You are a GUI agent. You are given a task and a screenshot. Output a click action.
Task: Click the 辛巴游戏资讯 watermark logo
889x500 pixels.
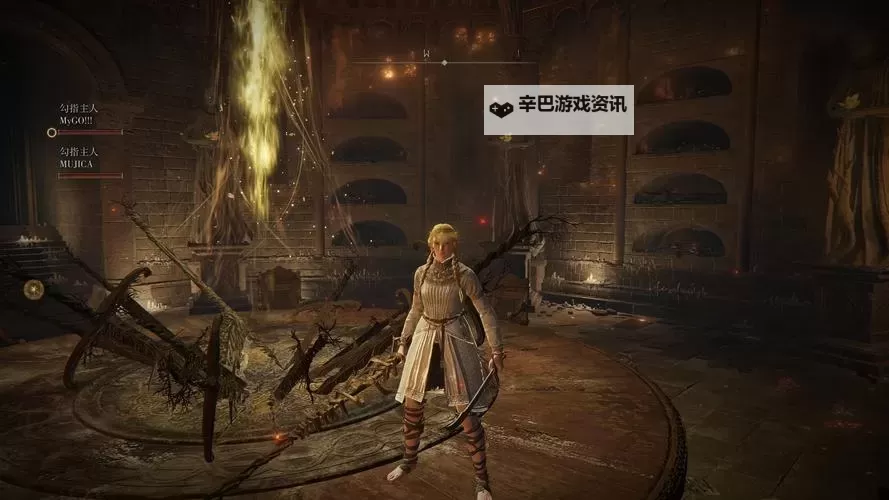(558, 110)
